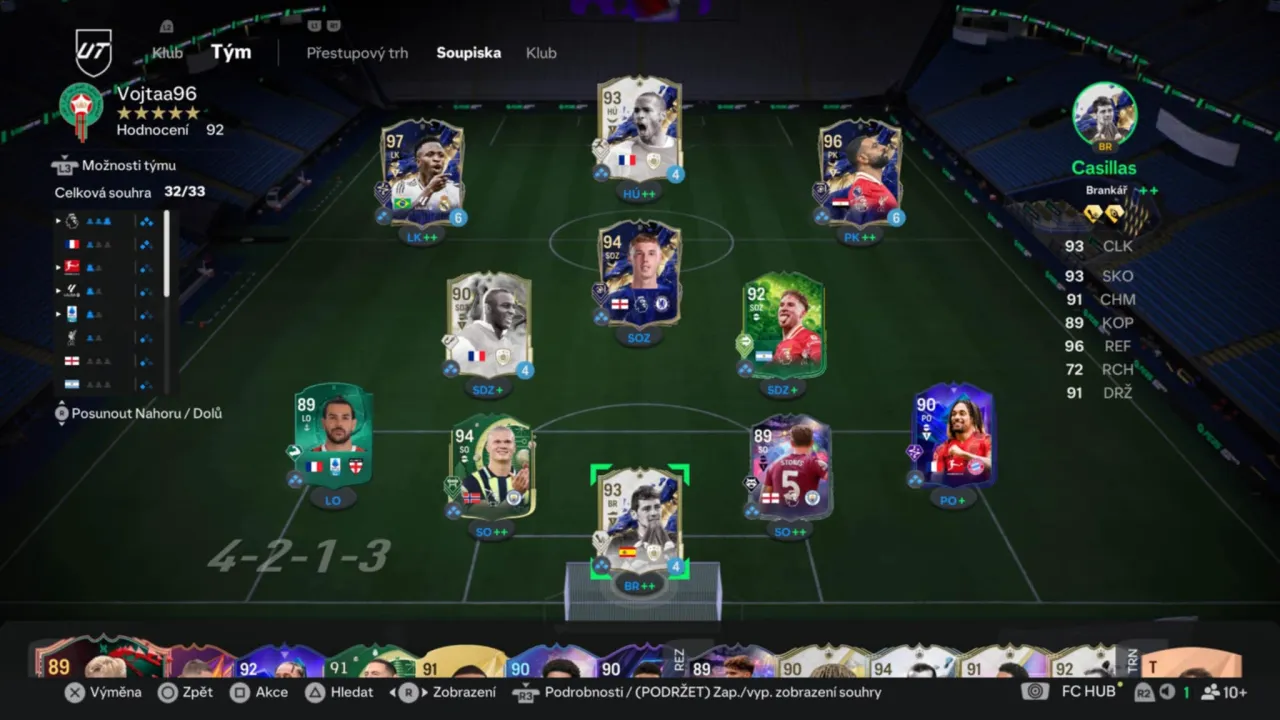This screenshot has width=1280, height=720.
Task: Open the Klub tab
Action: 541,53
